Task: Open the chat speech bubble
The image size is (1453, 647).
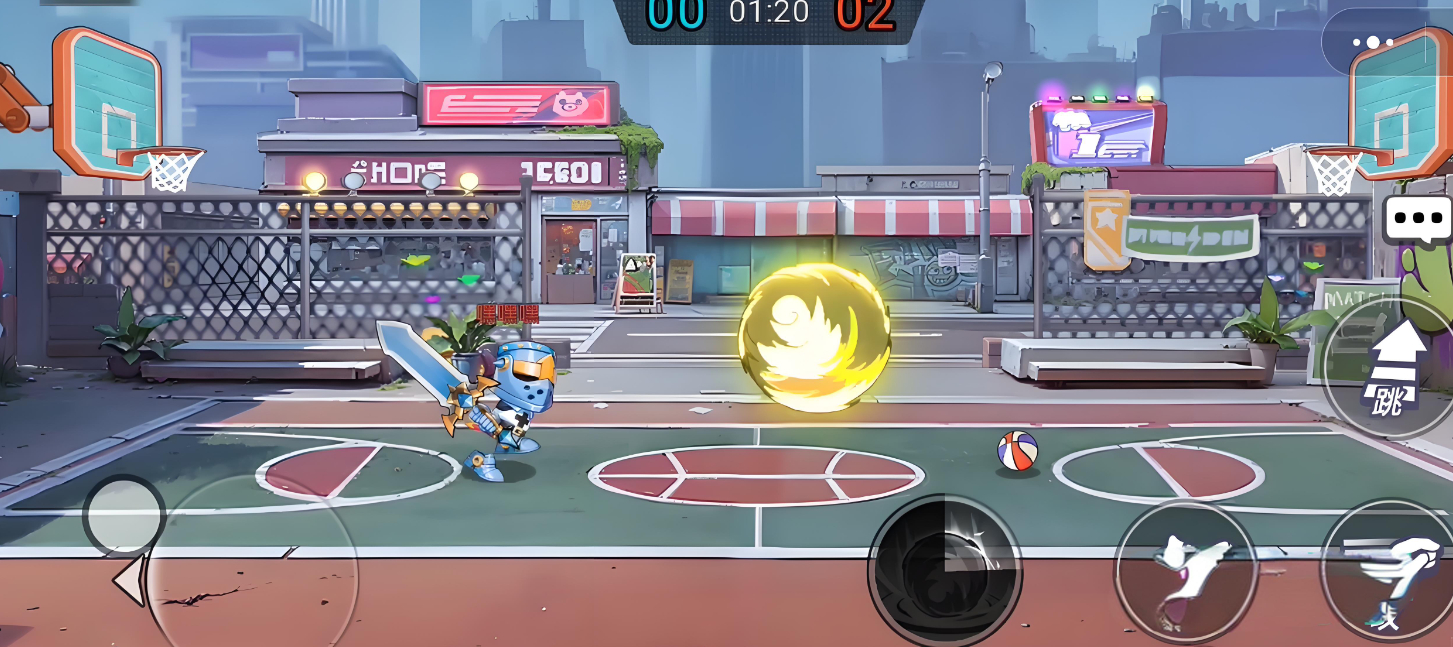Action: click(x=1418, y=219)
